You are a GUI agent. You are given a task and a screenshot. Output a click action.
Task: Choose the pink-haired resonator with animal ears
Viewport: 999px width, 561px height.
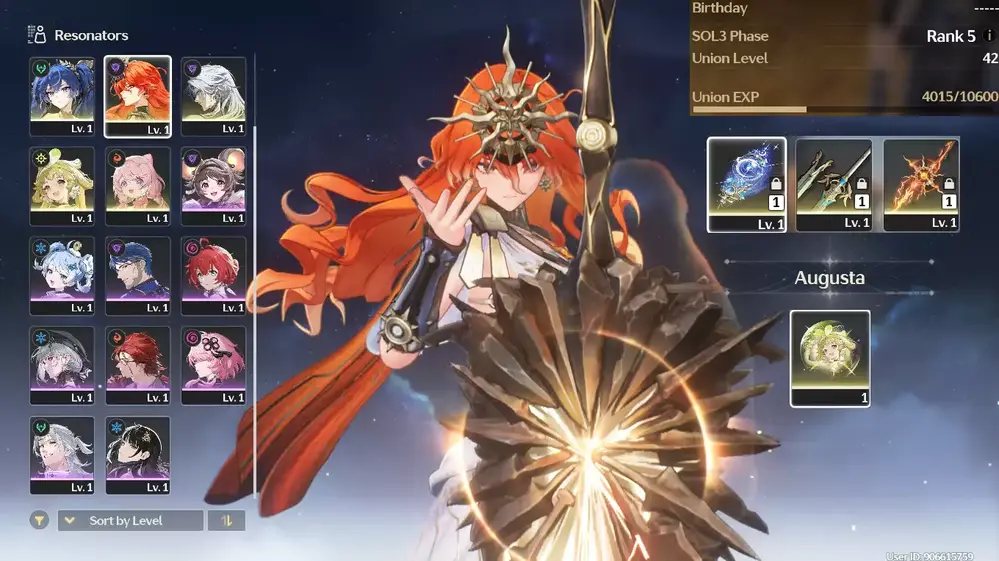tap(137, 185)
